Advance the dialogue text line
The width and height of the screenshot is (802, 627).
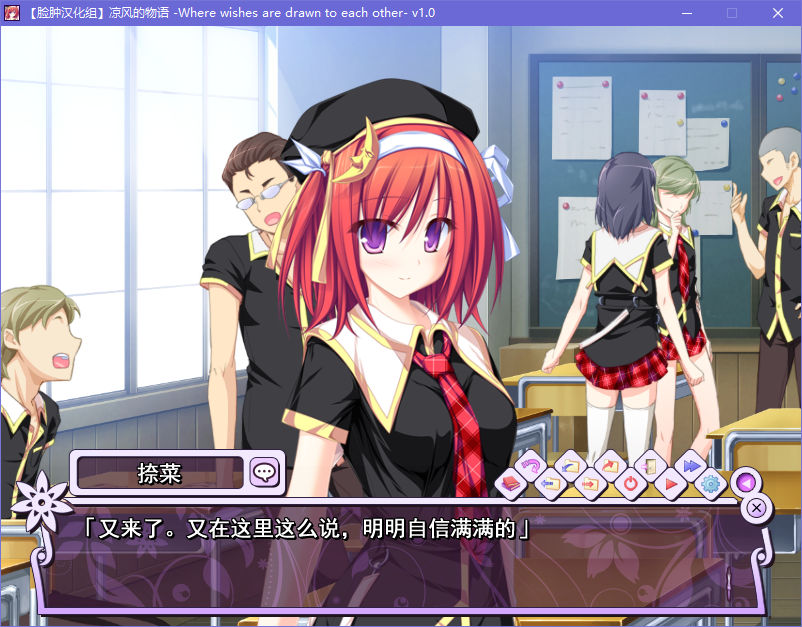(x=400, y=560)
